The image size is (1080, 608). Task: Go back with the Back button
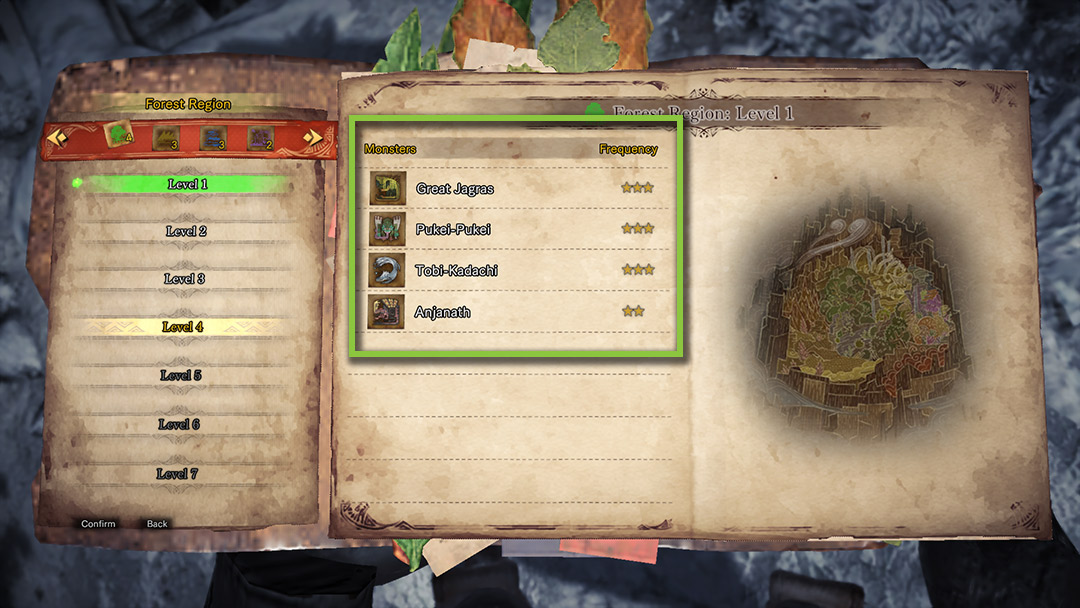[157, 524]
